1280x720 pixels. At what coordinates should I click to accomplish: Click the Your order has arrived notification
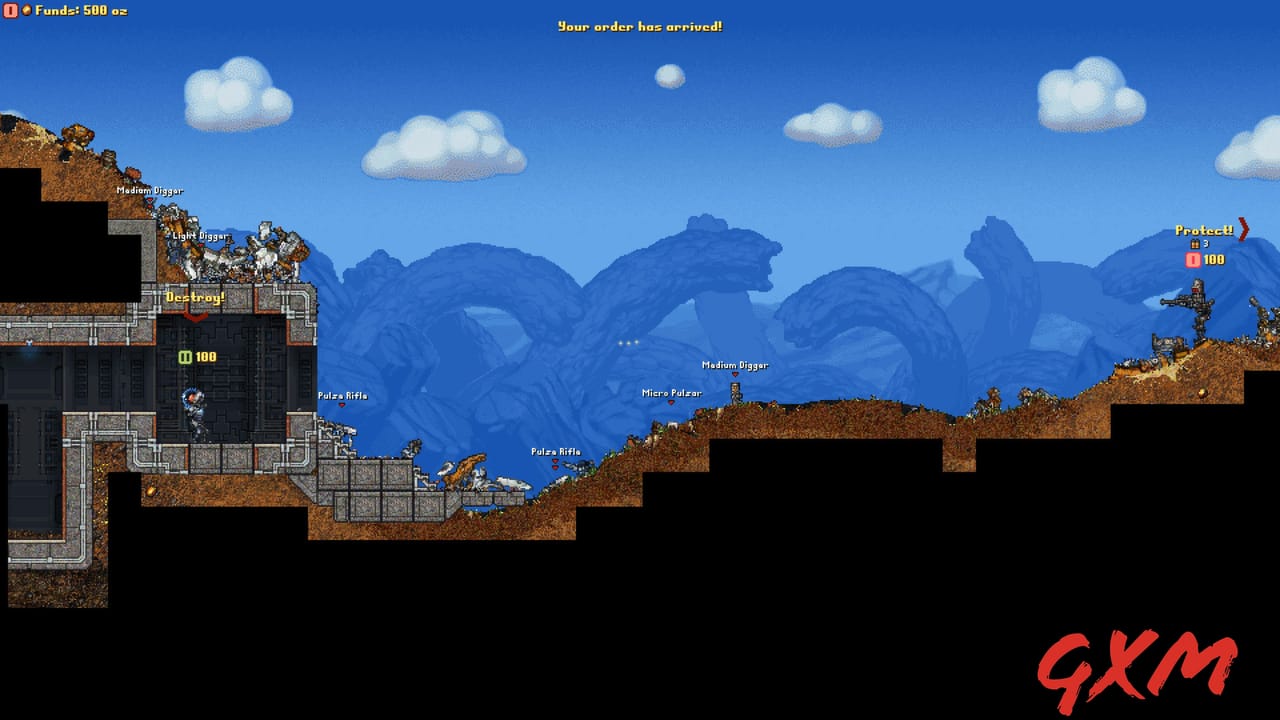[640, 27]
